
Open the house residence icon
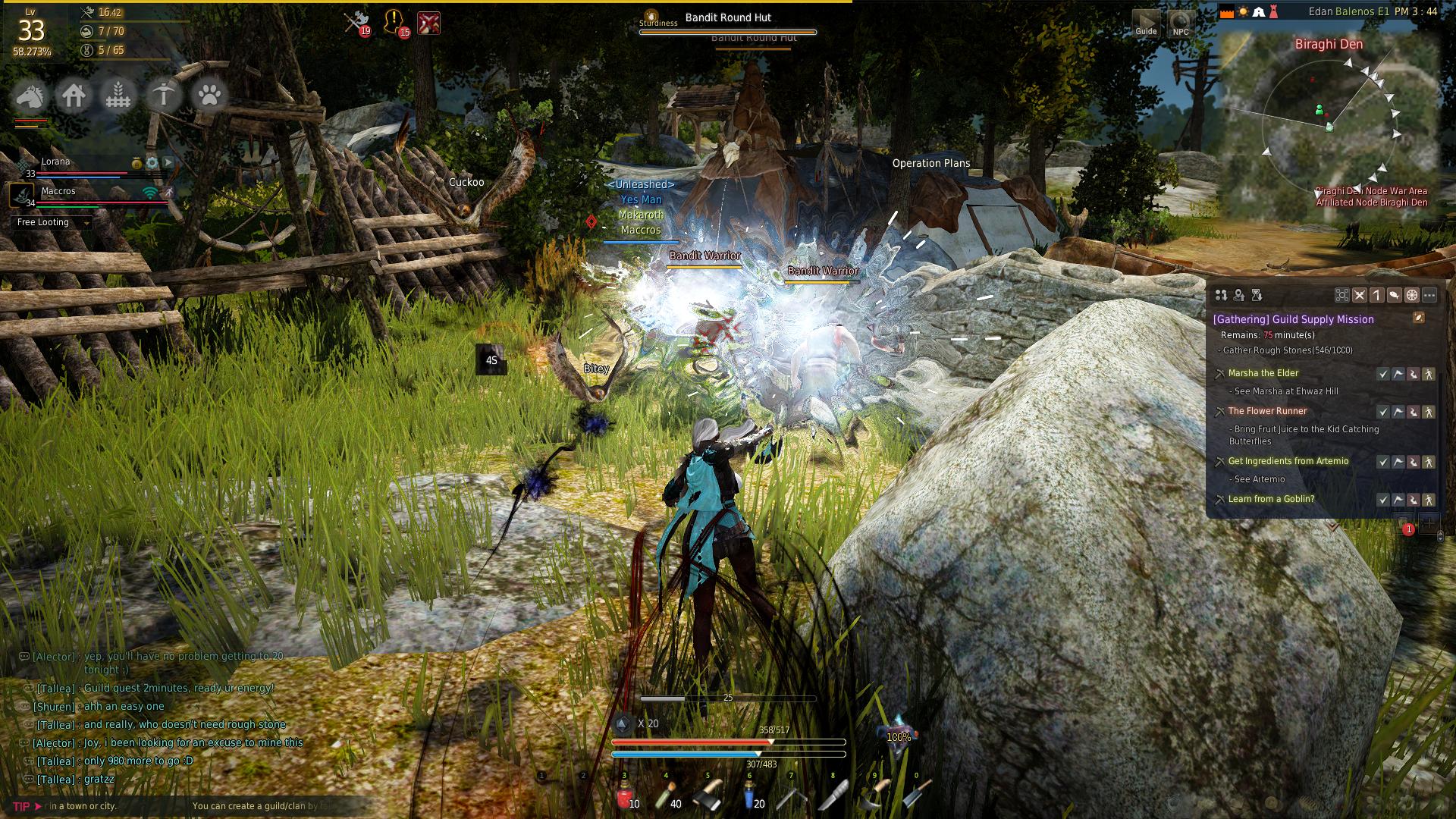(x=74, y=96)
